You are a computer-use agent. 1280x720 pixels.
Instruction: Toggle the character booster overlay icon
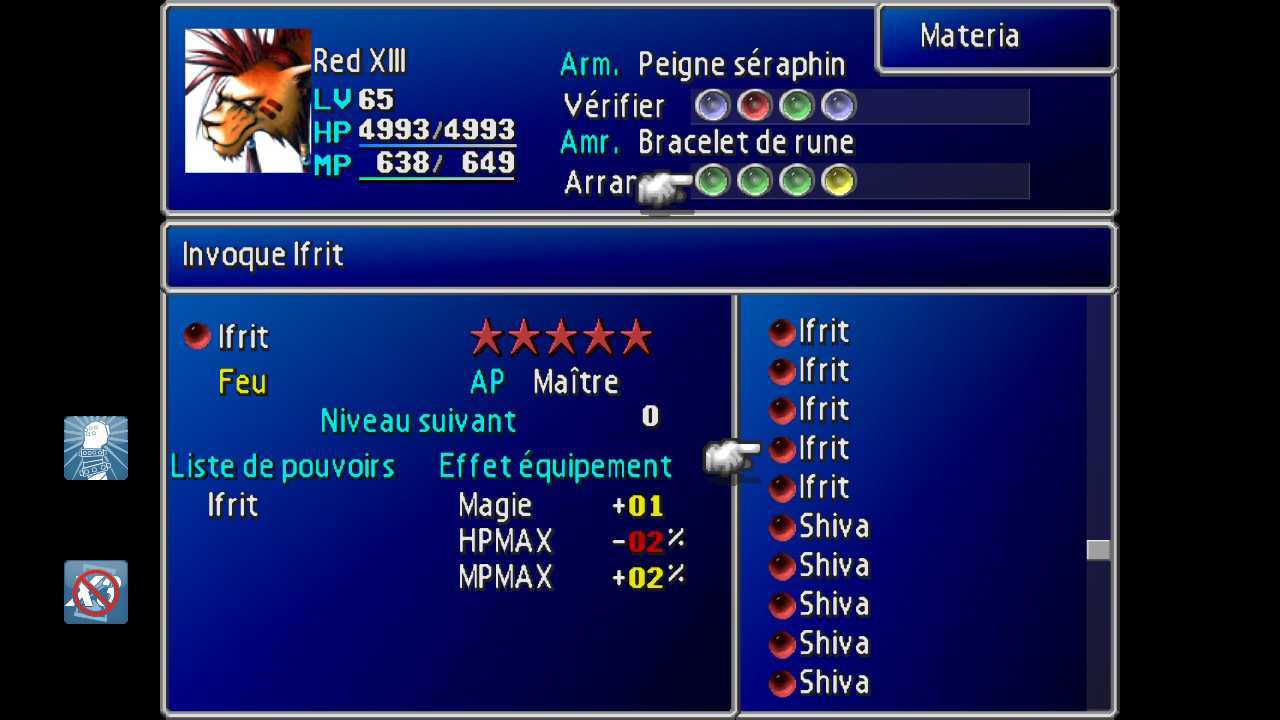click(x=96, y=448)
